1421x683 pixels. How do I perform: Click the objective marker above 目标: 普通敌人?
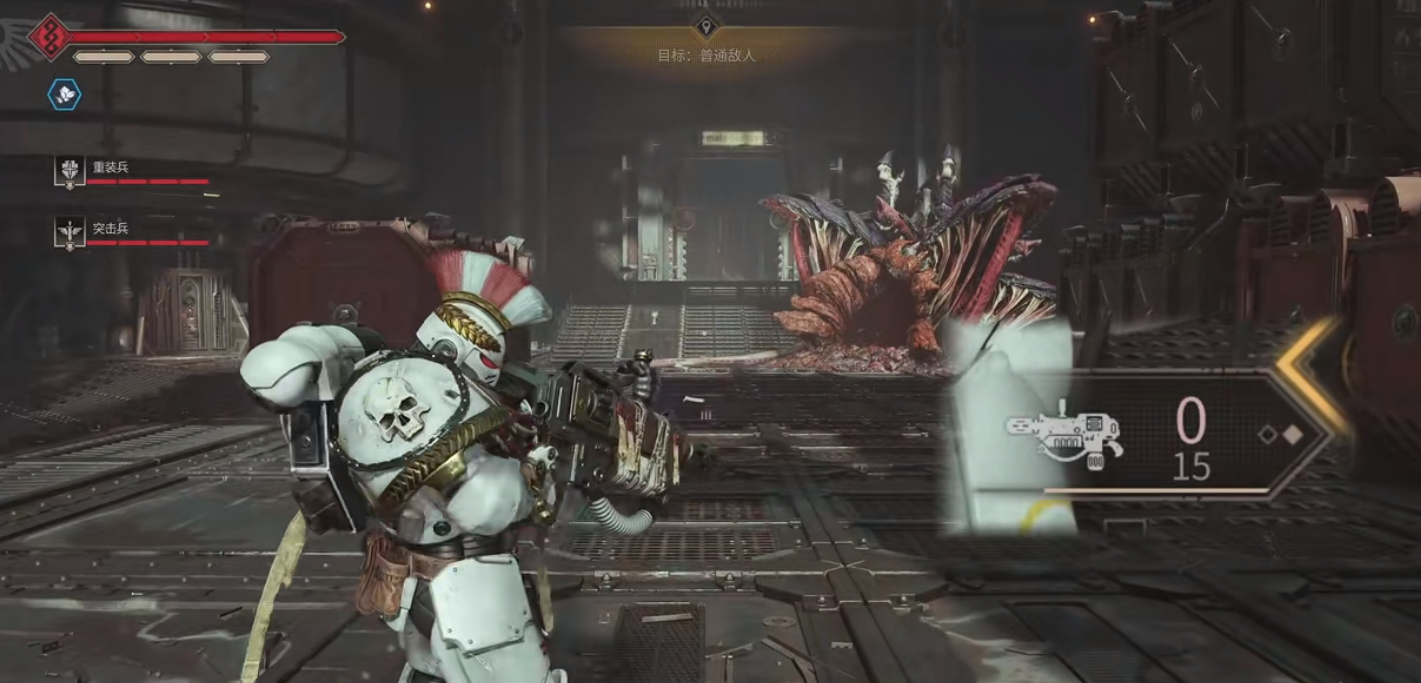point(706,26)
